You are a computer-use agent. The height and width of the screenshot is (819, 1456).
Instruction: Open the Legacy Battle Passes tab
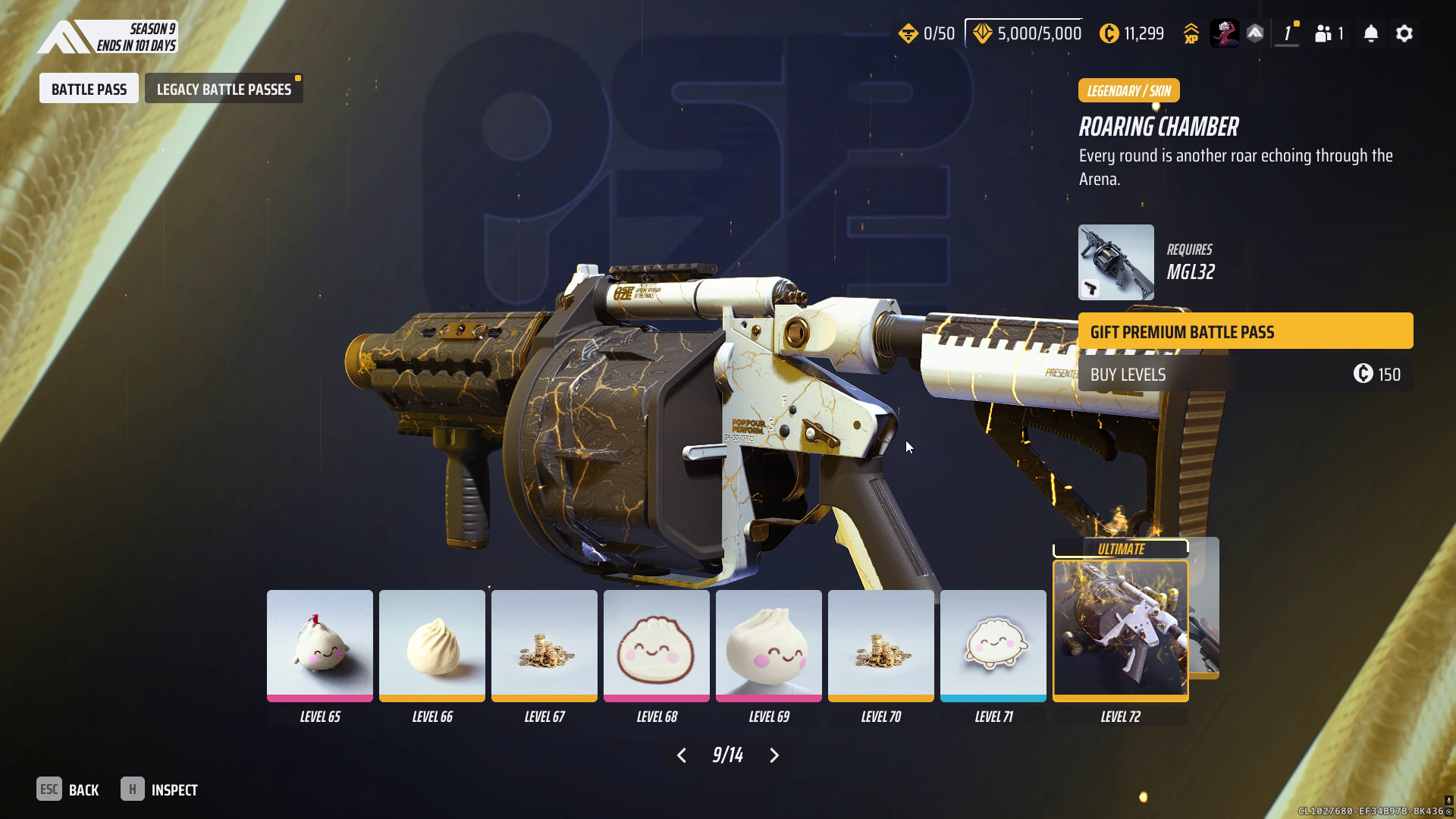pos(224,89)
